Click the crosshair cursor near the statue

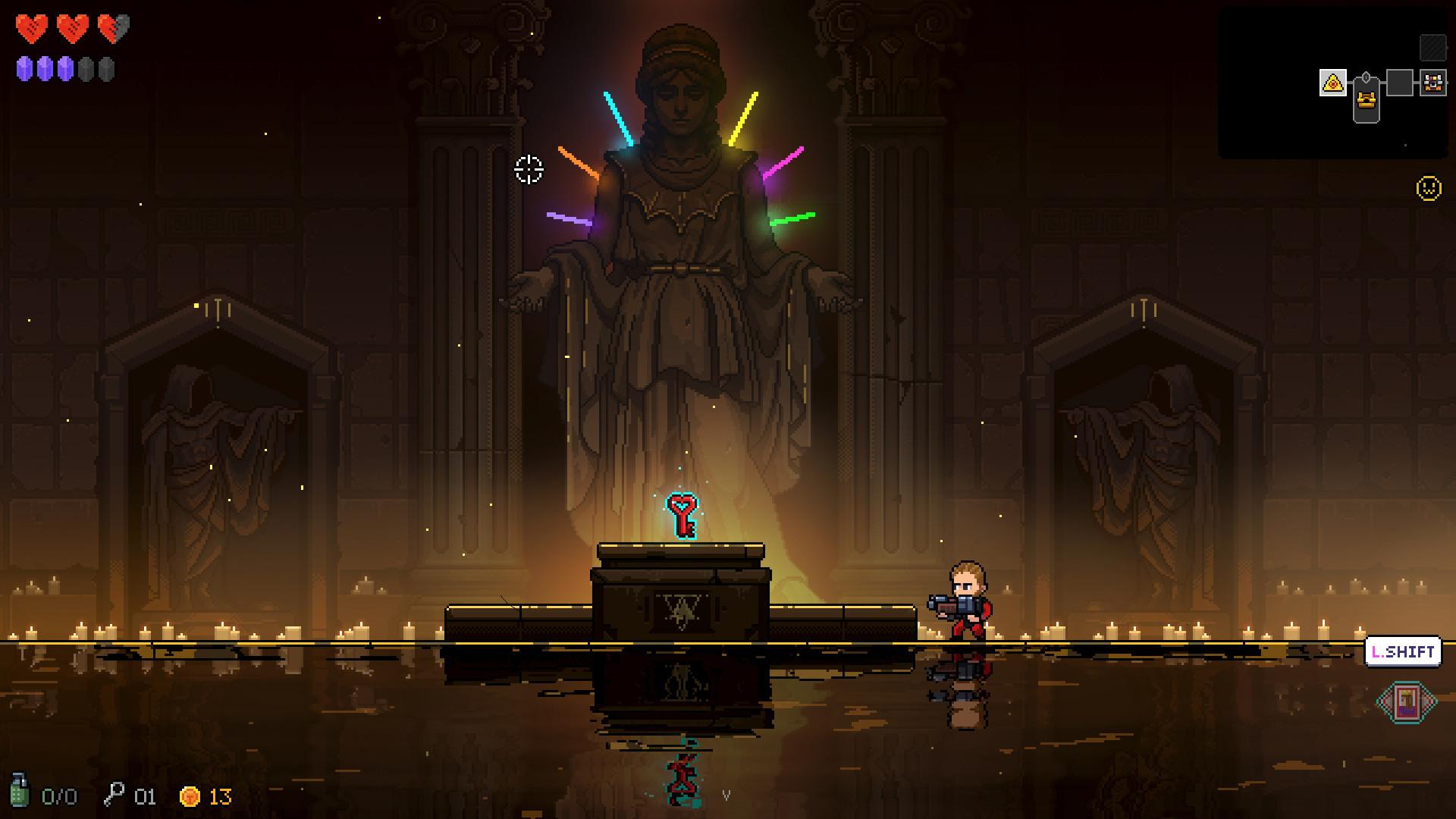click(x=529, y=171)
